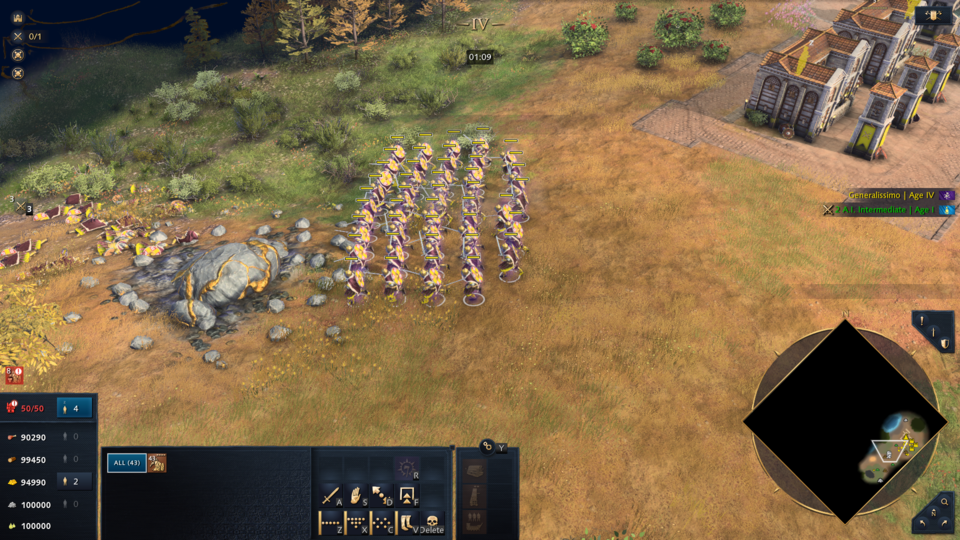Activate the sword attack-move command
The image size is (960, 540).
click(x=331, y=495)
